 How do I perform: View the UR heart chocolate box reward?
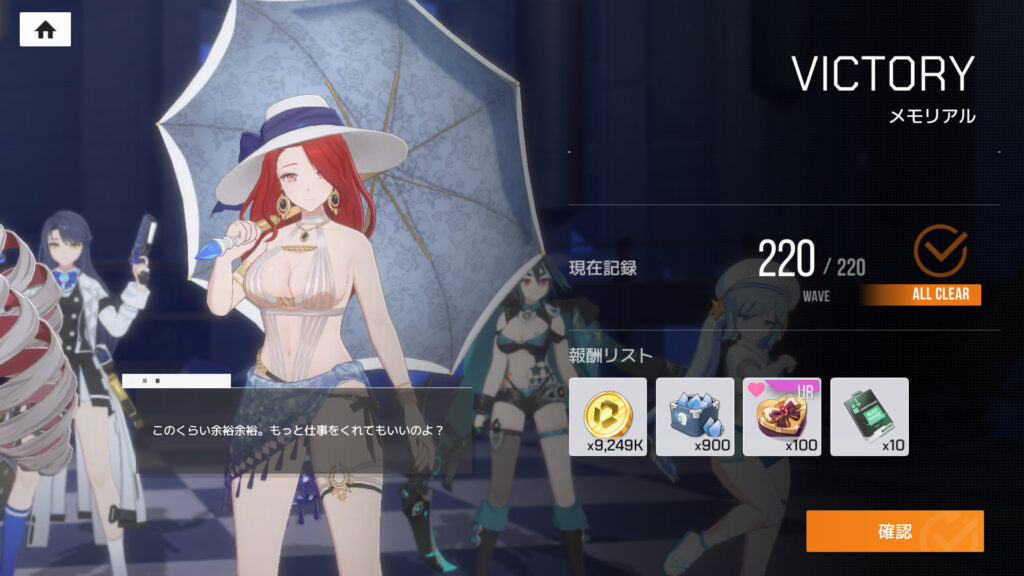(x=782, y=416)
